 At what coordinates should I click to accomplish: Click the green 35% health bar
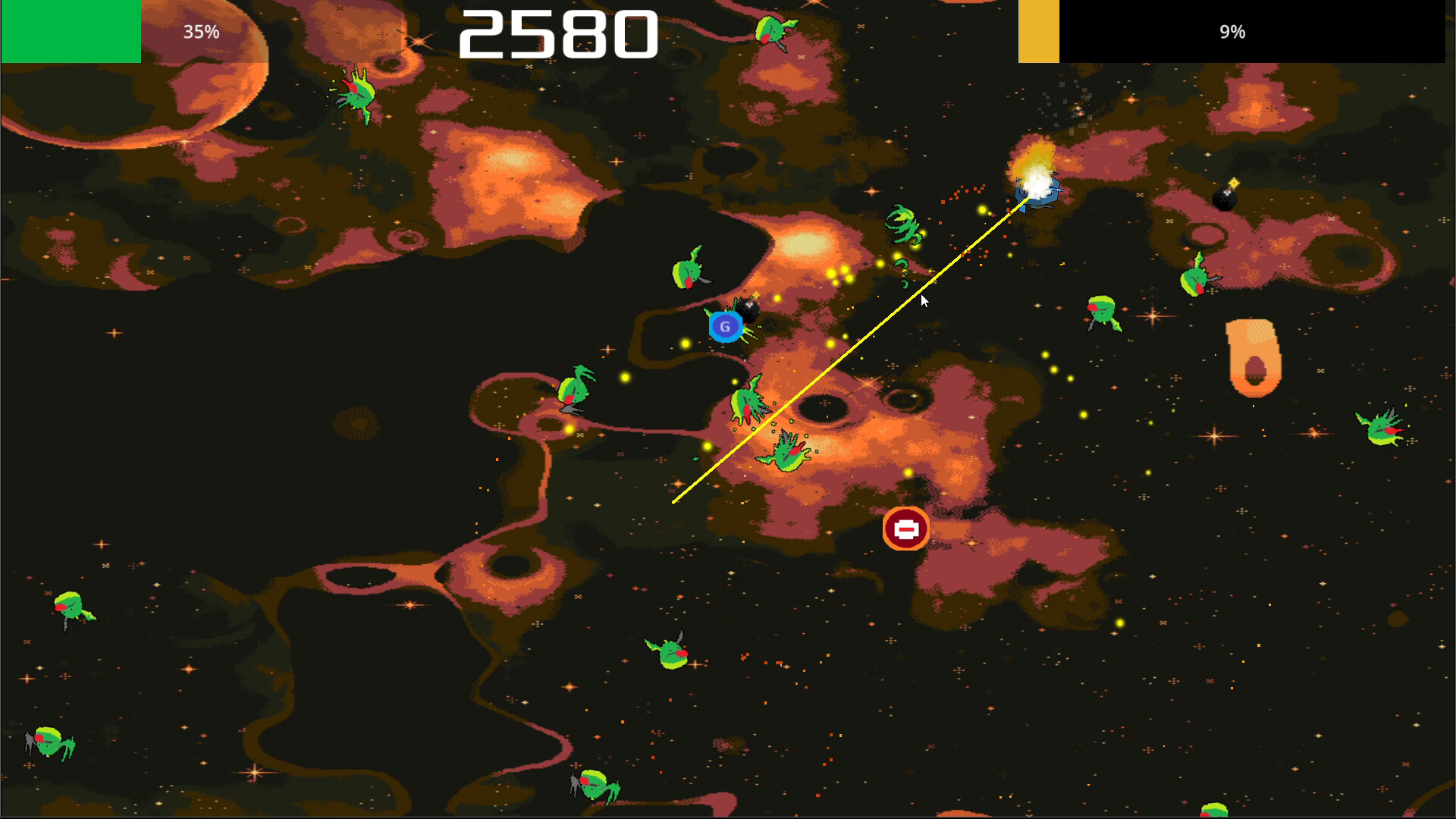72,32
